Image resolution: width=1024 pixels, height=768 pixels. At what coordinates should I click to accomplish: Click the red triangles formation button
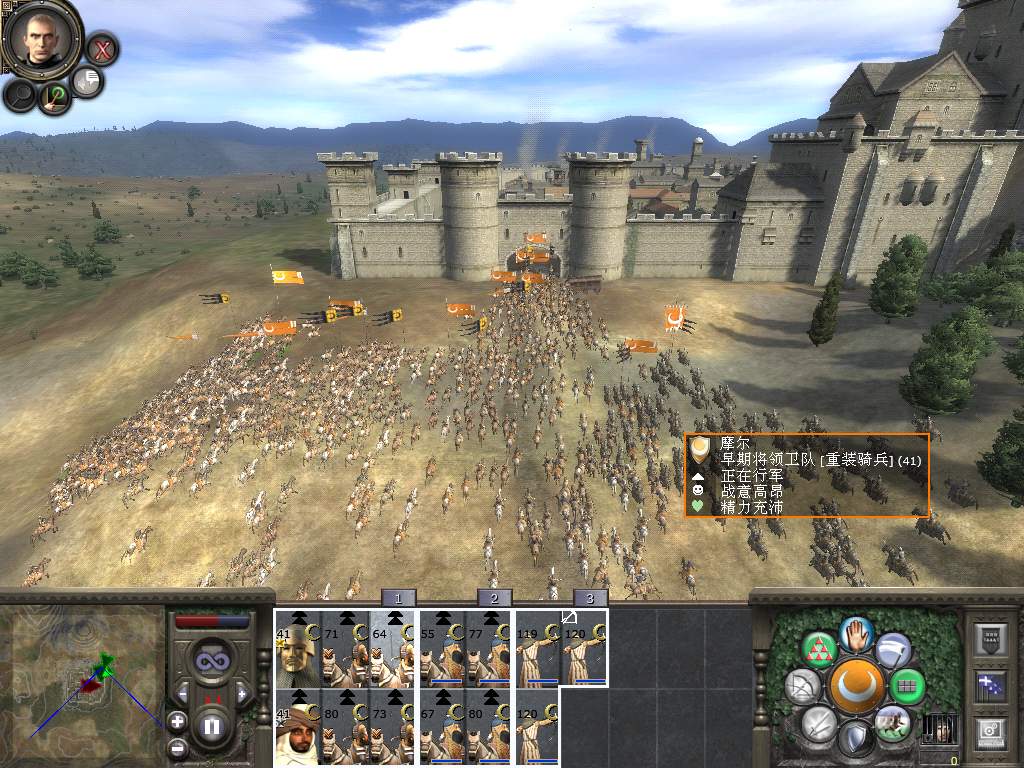[820, 651]
